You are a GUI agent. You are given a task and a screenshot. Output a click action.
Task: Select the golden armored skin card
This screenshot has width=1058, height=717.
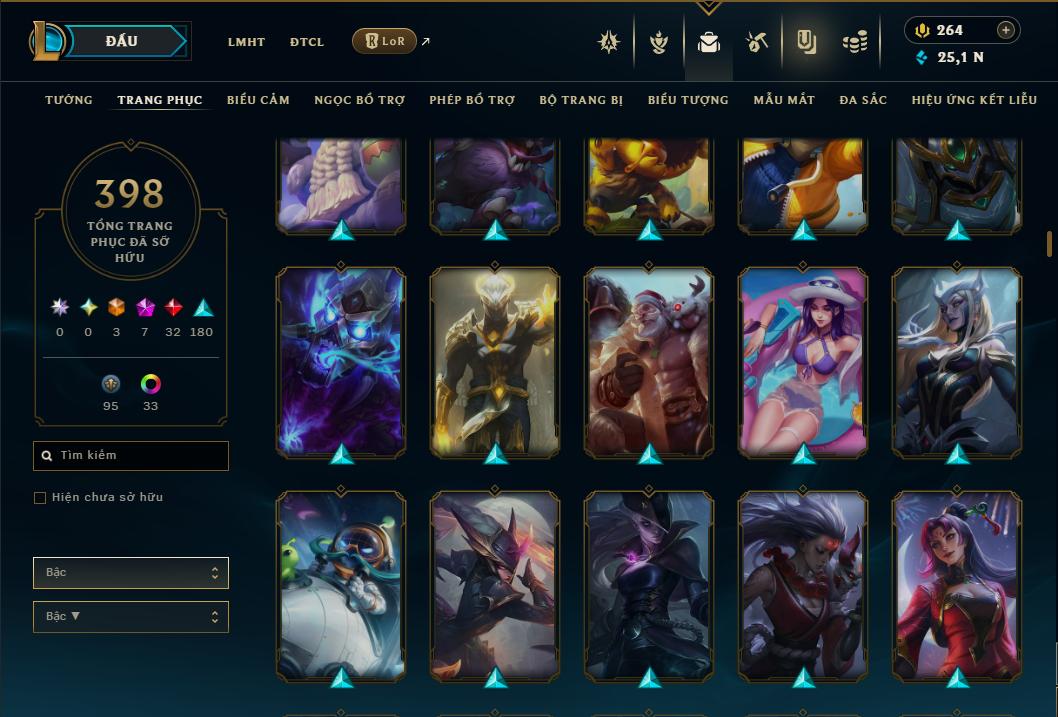[495, 360]
